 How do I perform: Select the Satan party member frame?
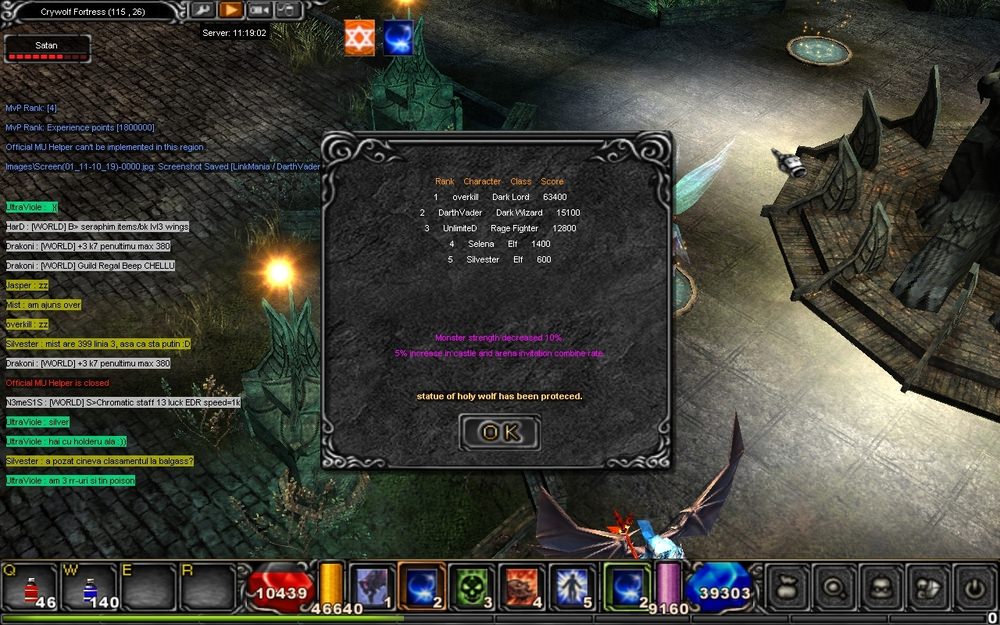click(x=47, y=49)
